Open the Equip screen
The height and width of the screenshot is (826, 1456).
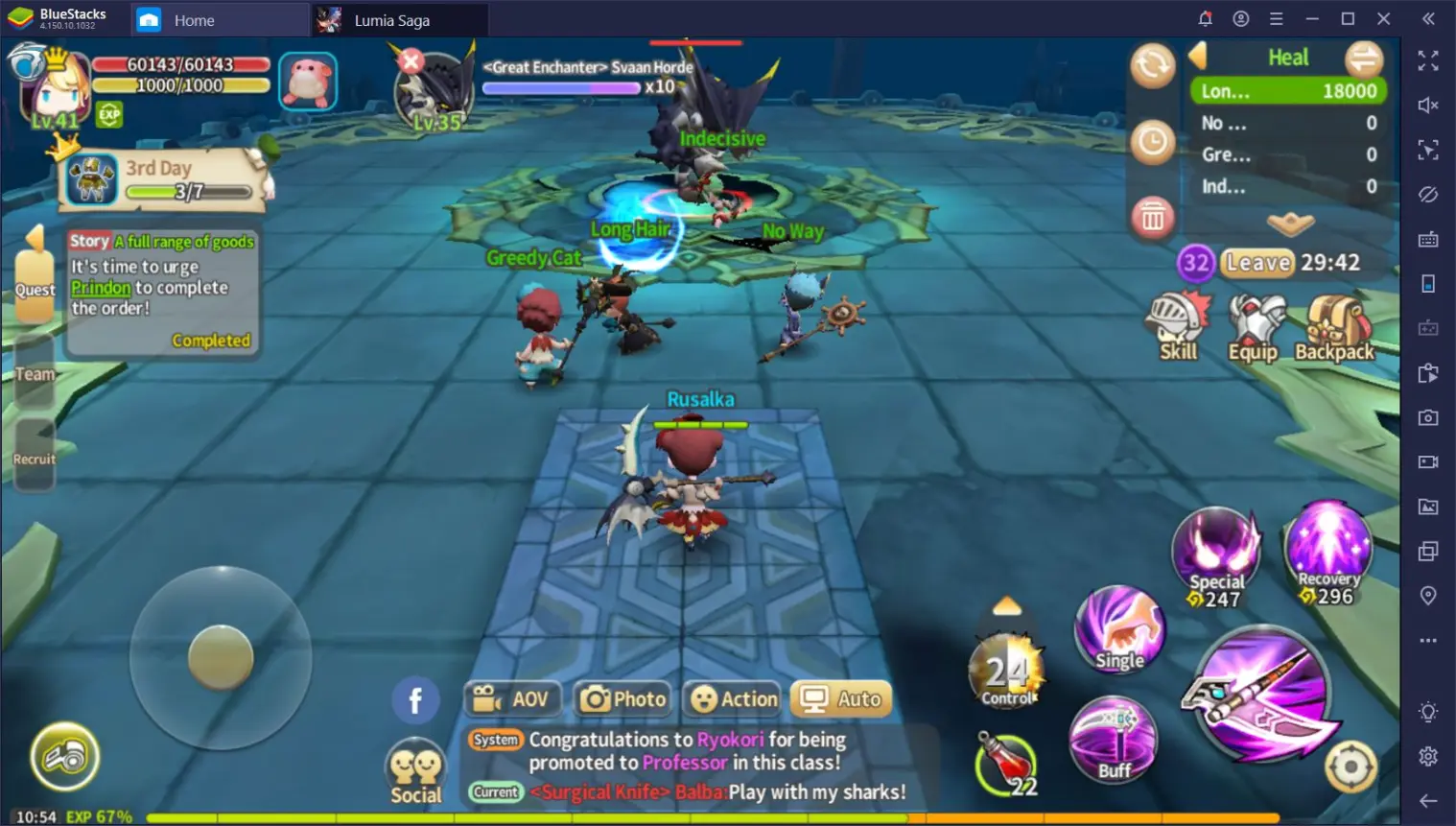(1256, 321)
